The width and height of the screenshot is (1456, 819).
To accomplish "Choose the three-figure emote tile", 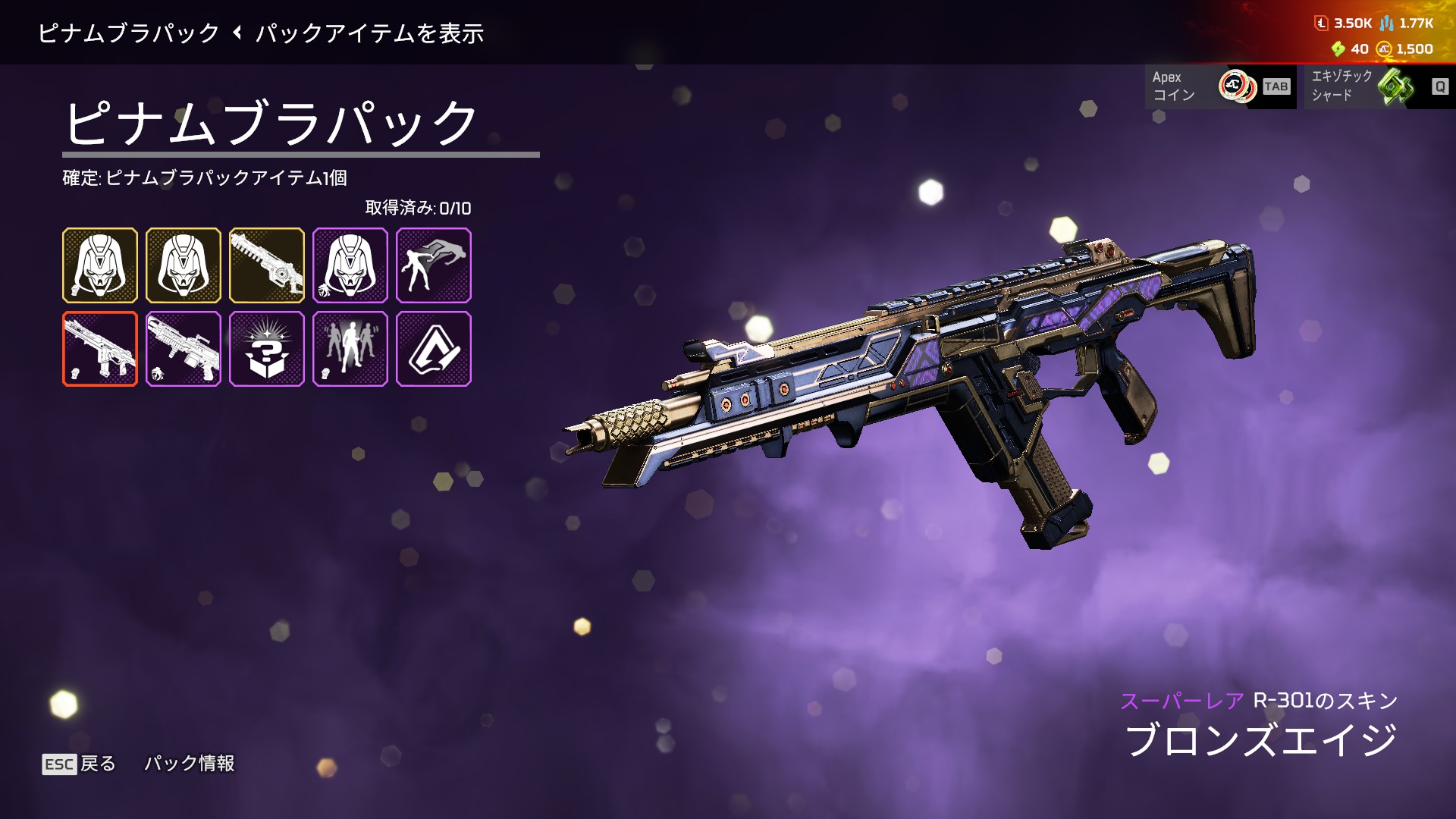I will tap(350, 349).
